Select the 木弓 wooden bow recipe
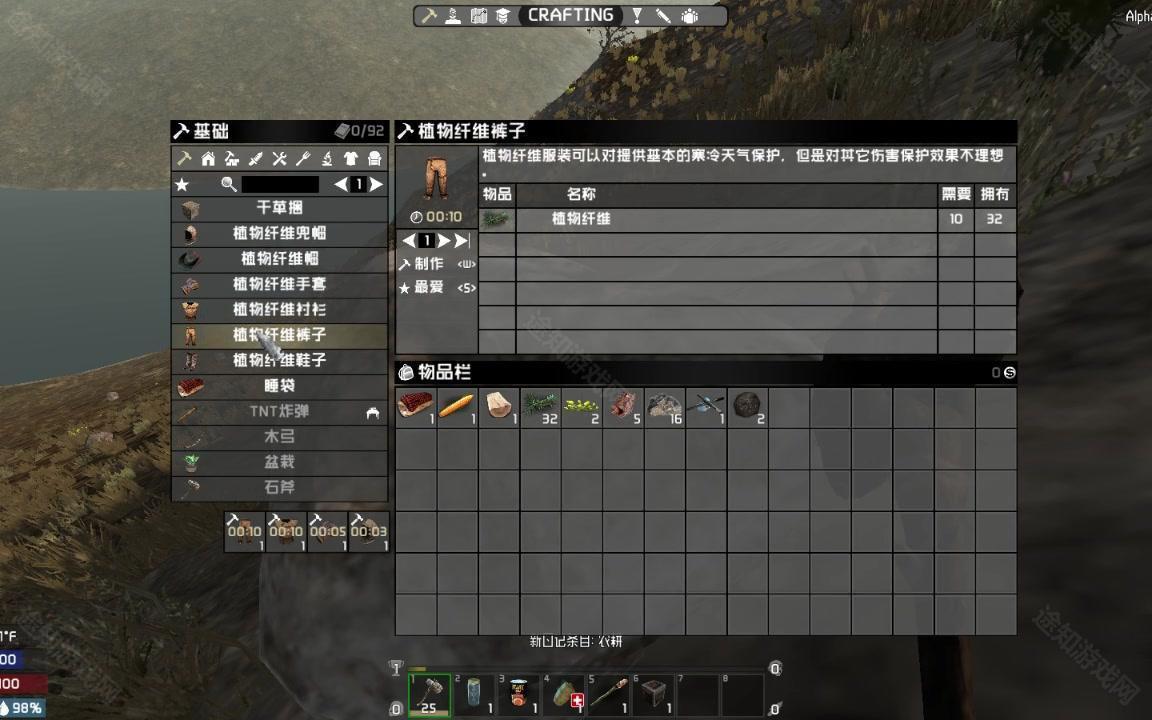Screen dimensions: 1152x720 click(x=279, y=437)
